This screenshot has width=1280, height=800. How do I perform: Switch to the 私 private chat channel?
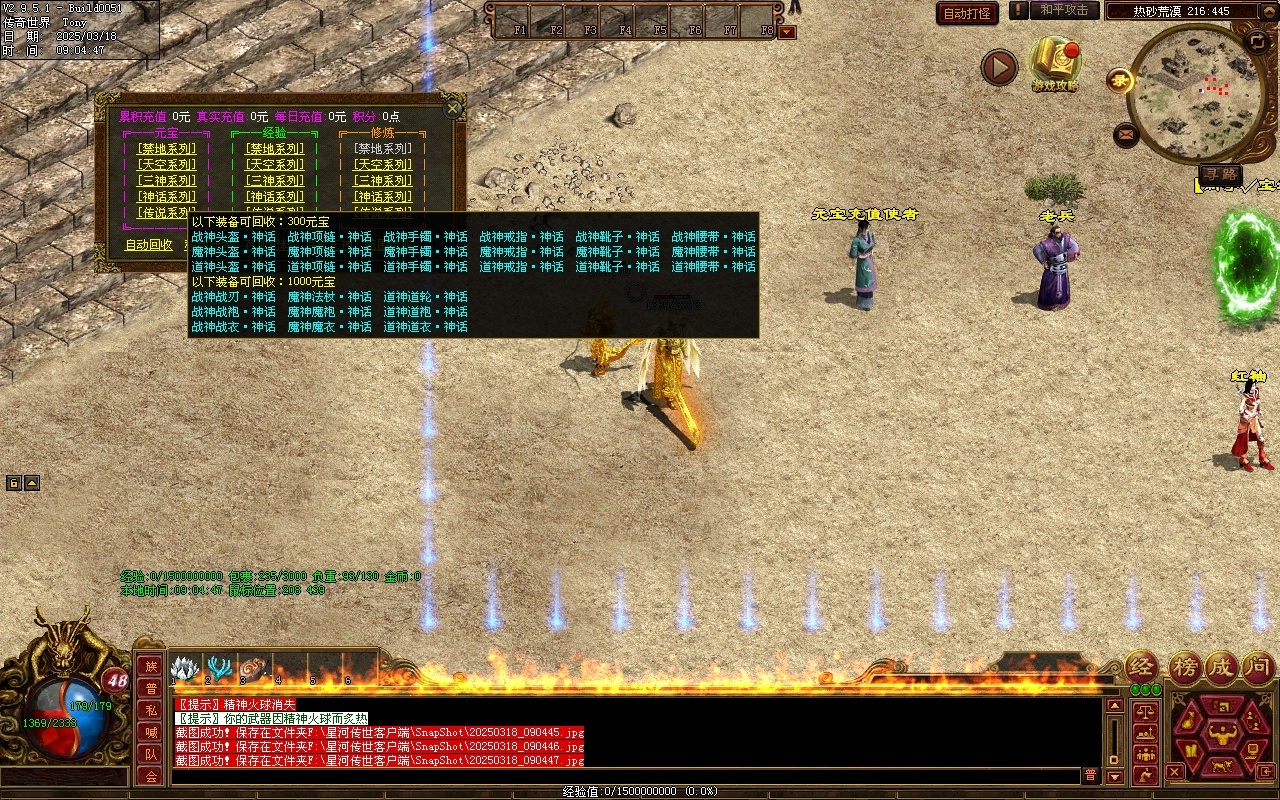pos(151,711)
